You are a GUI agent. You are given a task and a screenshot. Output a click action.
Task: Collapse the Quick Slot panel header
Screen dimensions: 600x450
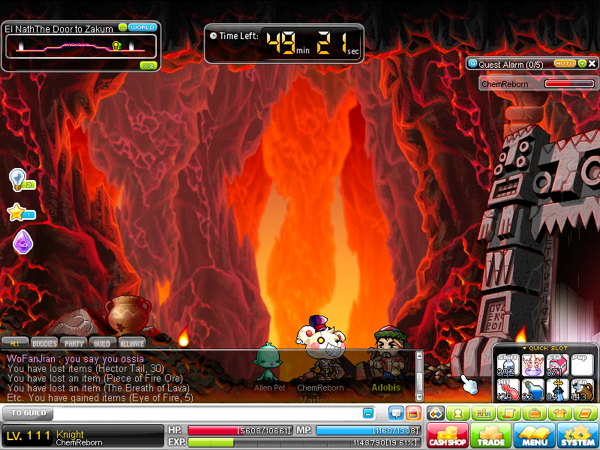click(x=545, y=350)
